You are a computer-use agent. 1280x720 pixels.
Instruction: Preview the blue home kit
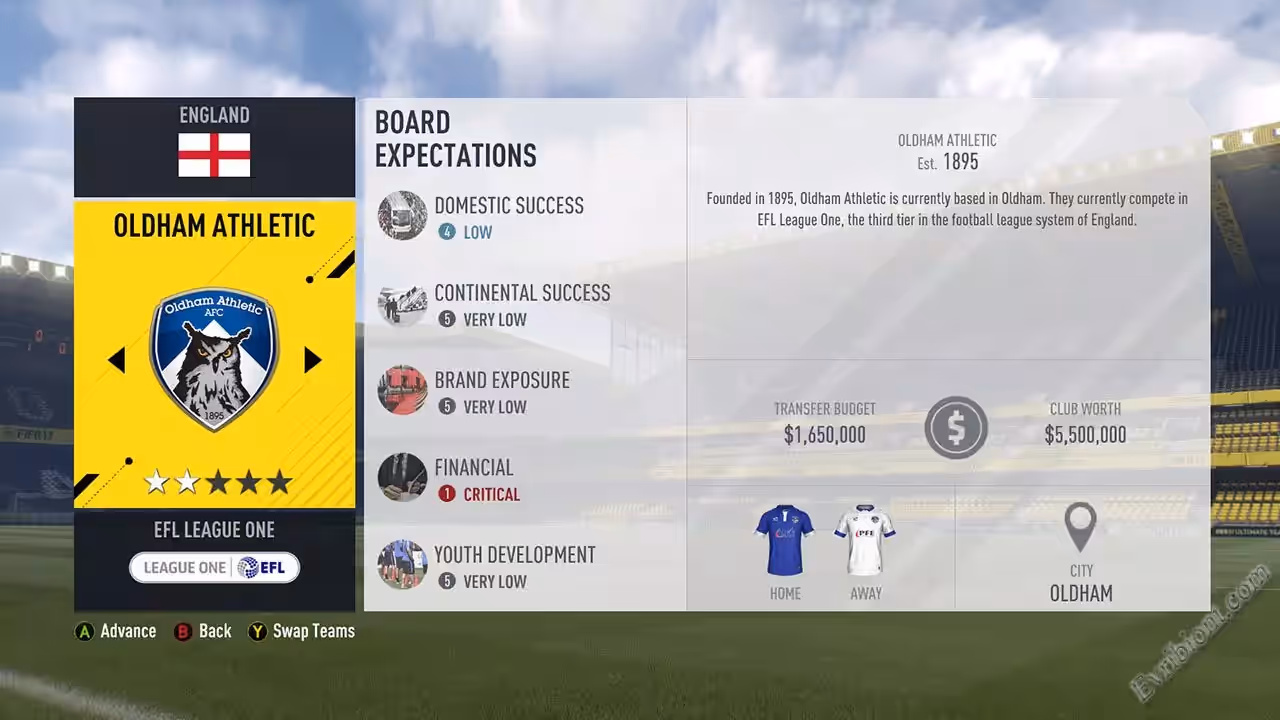click(x=785, y=540)
